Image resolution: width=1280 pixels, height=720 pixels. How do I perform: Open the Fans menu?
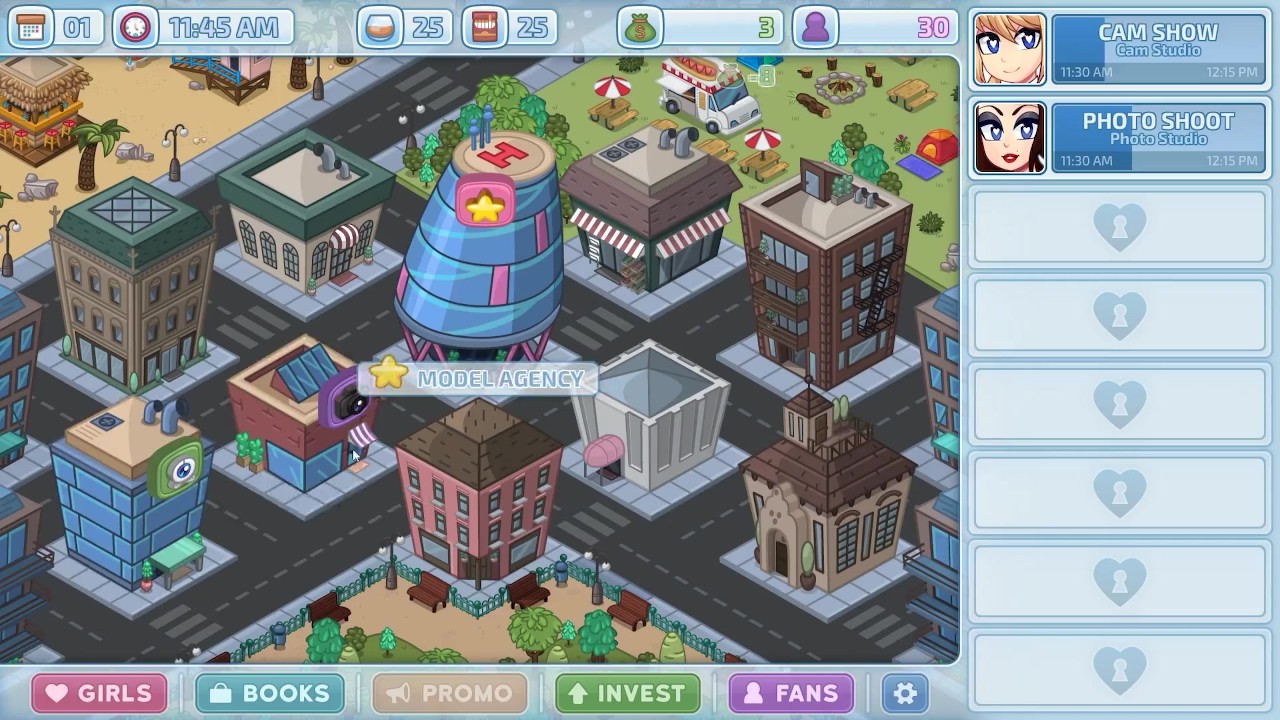(x=791, y=693)
